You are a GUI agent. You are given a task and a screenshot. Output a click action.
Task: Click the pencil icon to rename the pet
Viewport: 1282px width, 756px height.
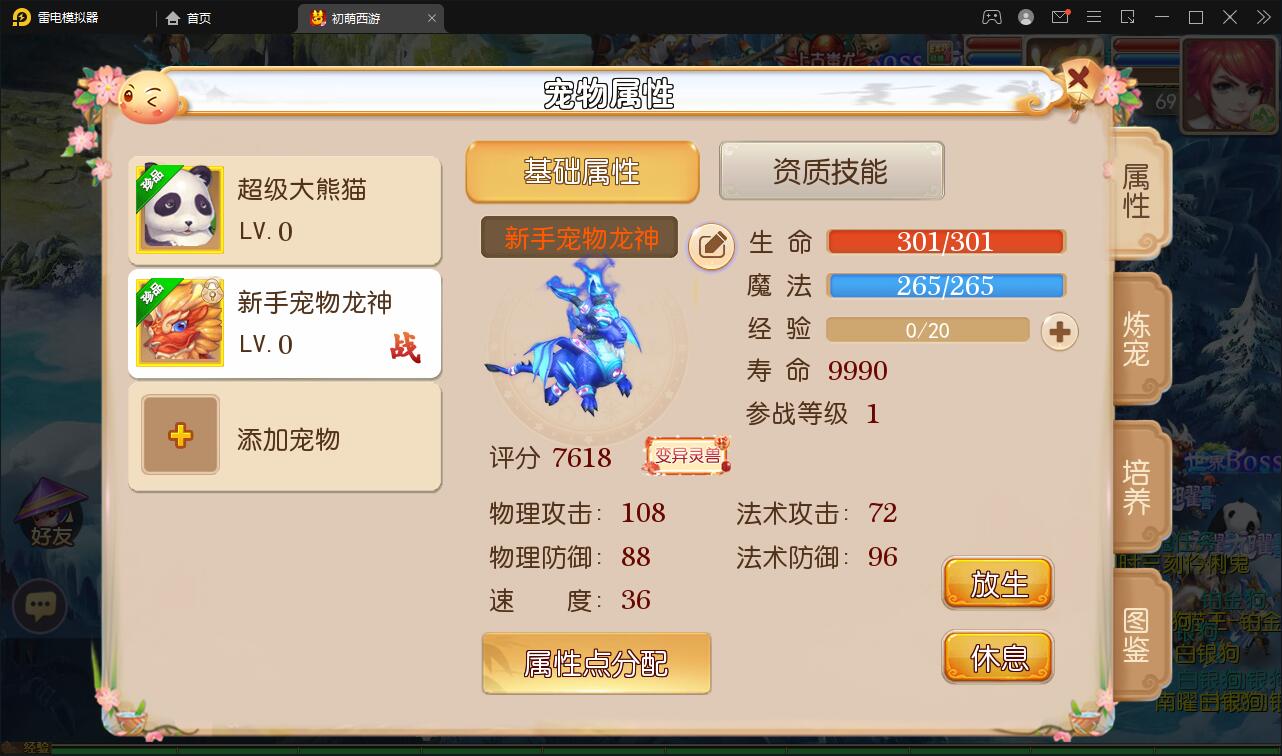pyautogui.click(x=711, y=247)
